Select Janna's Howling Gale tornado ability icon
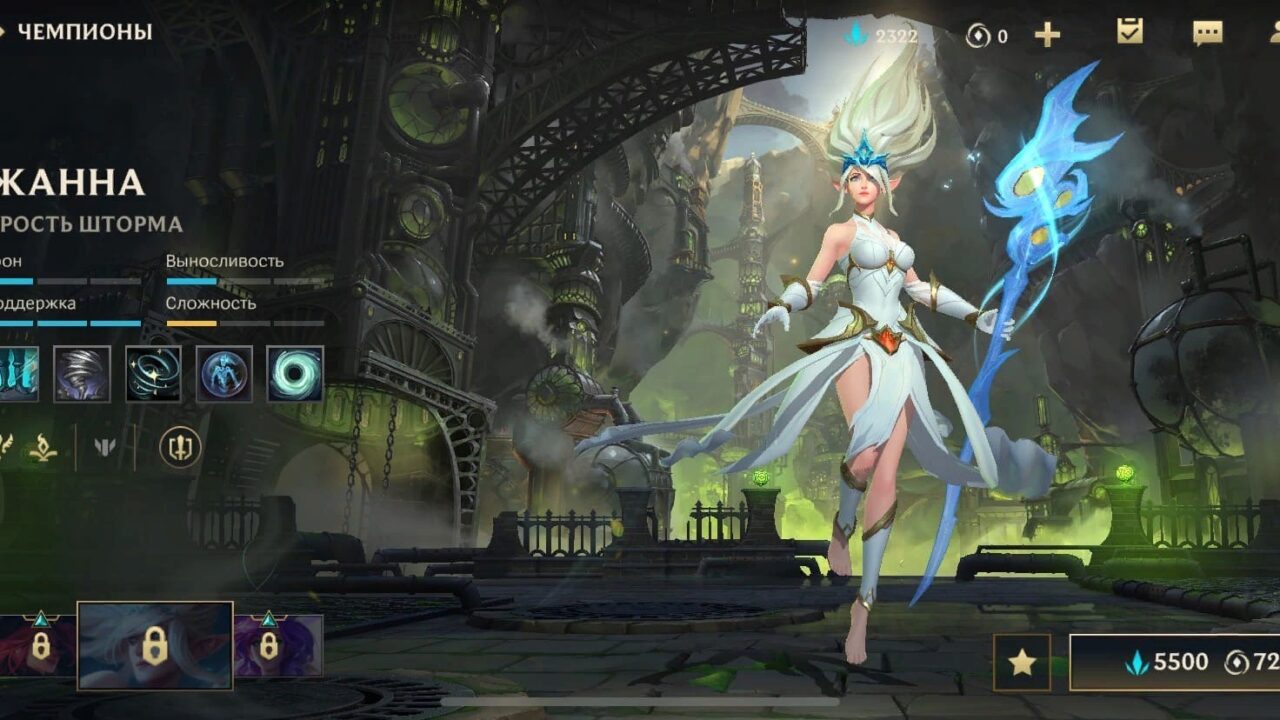 coord(82,373)
